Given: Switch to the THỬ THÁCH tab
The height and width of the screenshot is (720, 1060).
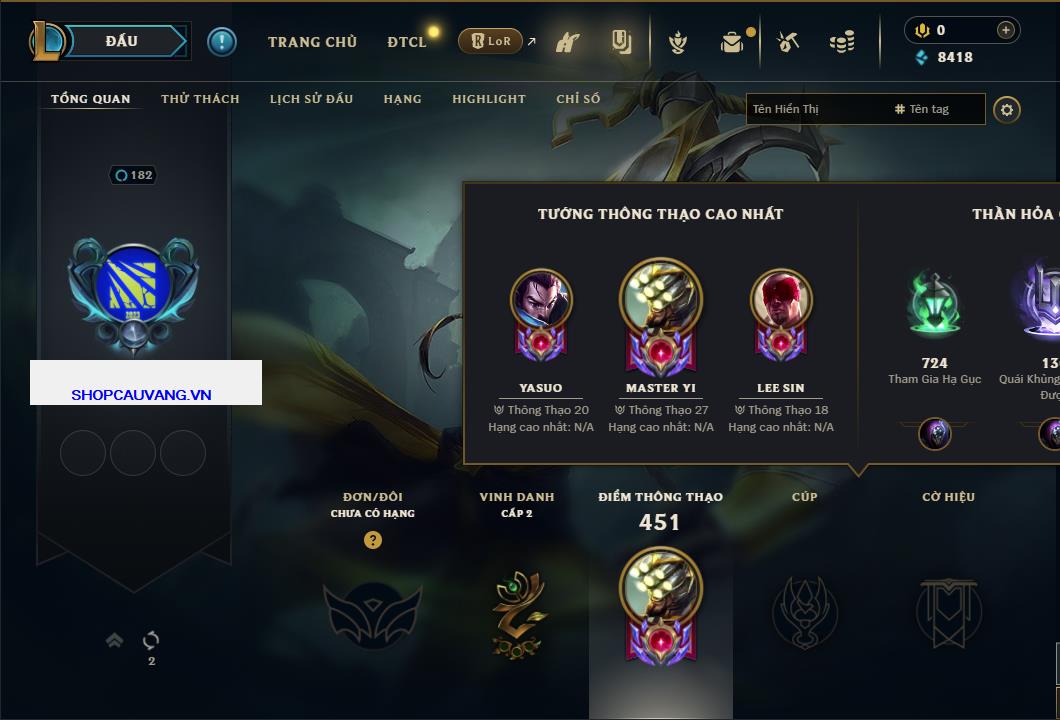Looking at the screenshot, I should pos(200,99).
